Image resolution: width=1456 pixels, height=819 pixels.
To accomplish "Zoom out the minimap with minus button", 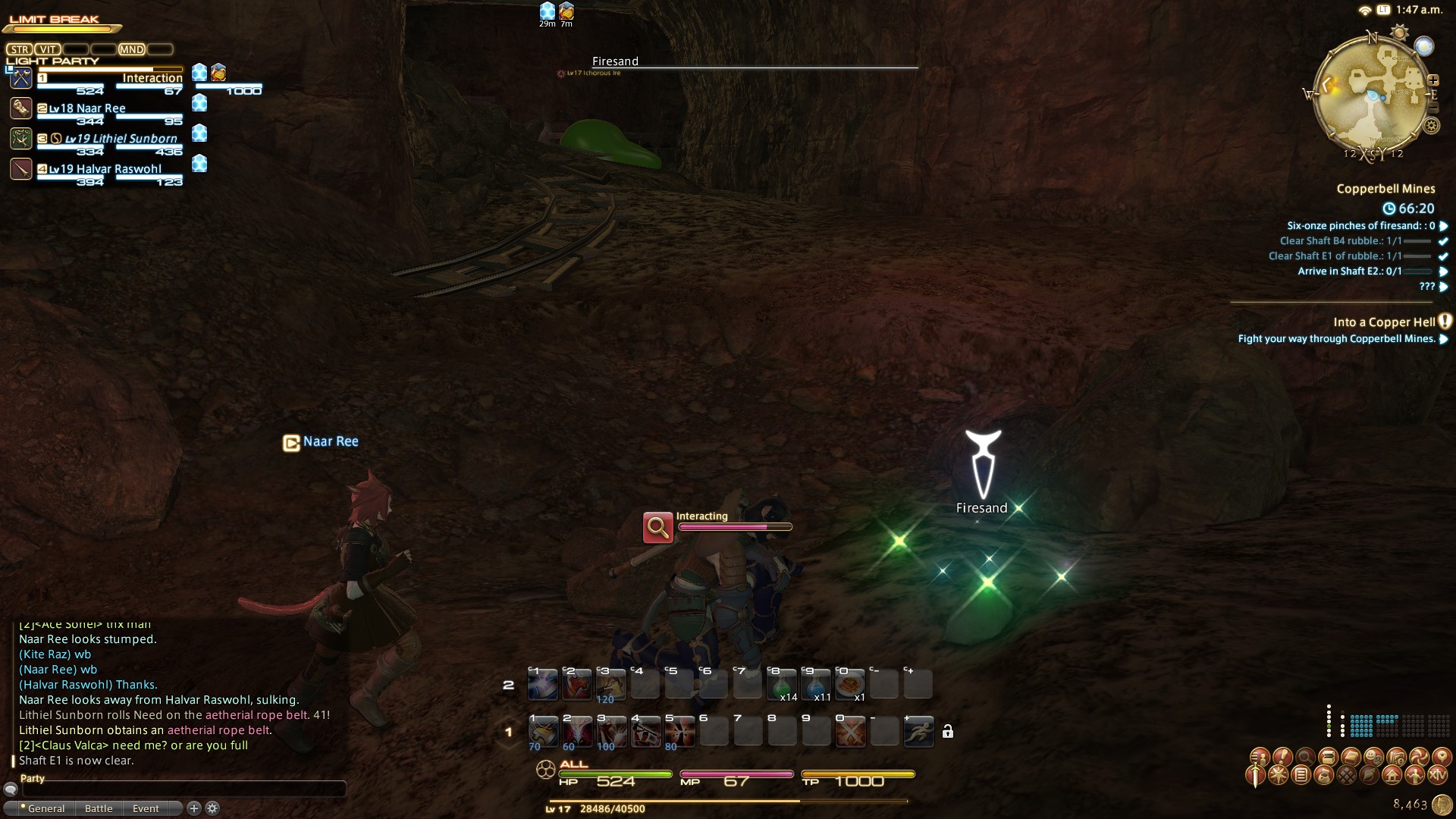I will tap(1432, 108).
